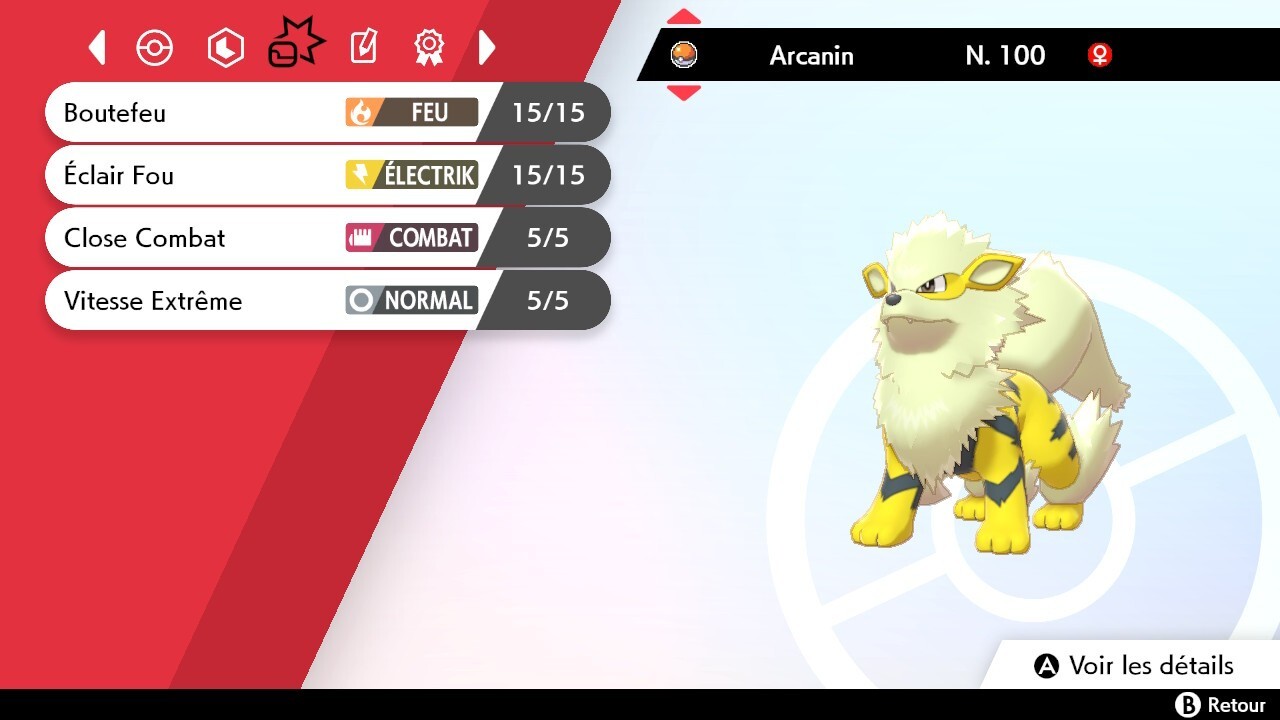Click the Poké Ball icon next to Arcanin's name
Screen dimensions: 1280x720
pyautogui.click(x=684, y=56)
